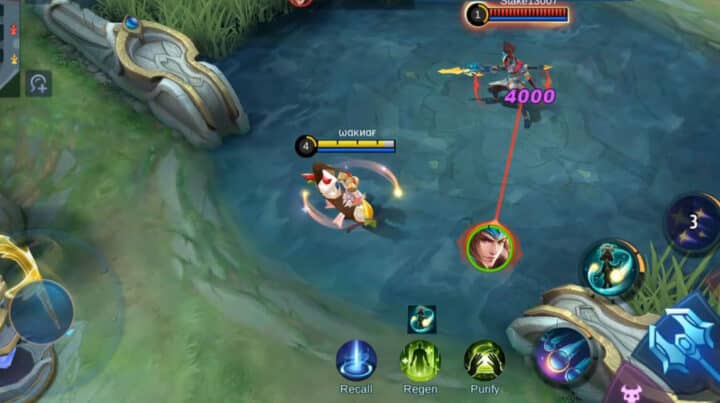Use the Regen spell
This screenshot has width=720, height=403.
click(420, 360)
